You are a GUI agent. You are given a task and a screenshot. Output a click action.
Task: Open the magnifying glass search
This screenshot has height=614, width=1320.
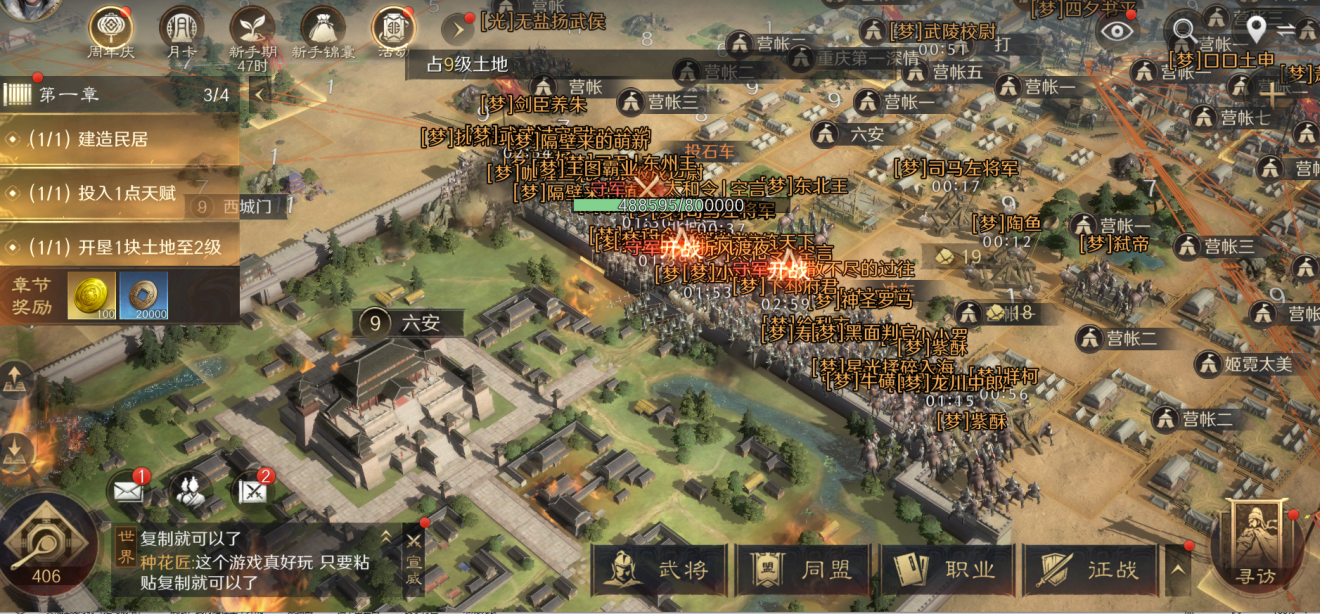tap(1185, 30)
